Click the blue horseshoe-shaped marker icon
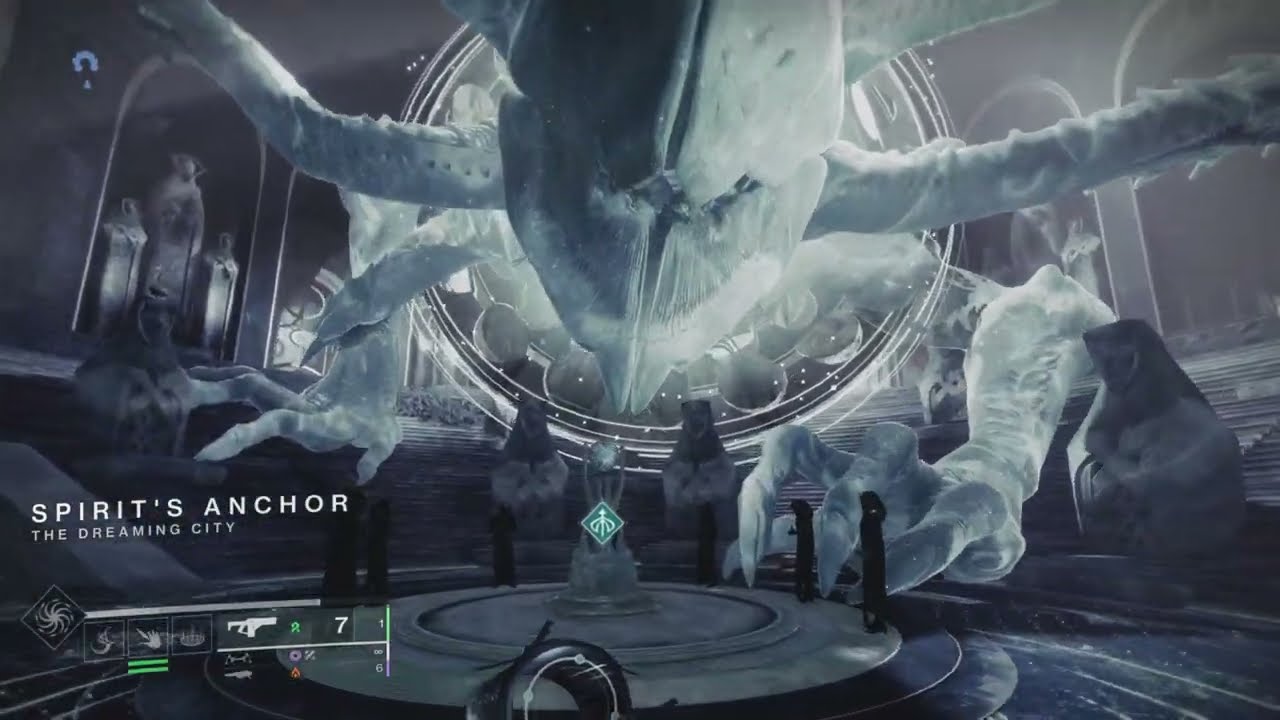Image resolution: width=1280 pixels, height=720 pixels. (x=86, y=65)
